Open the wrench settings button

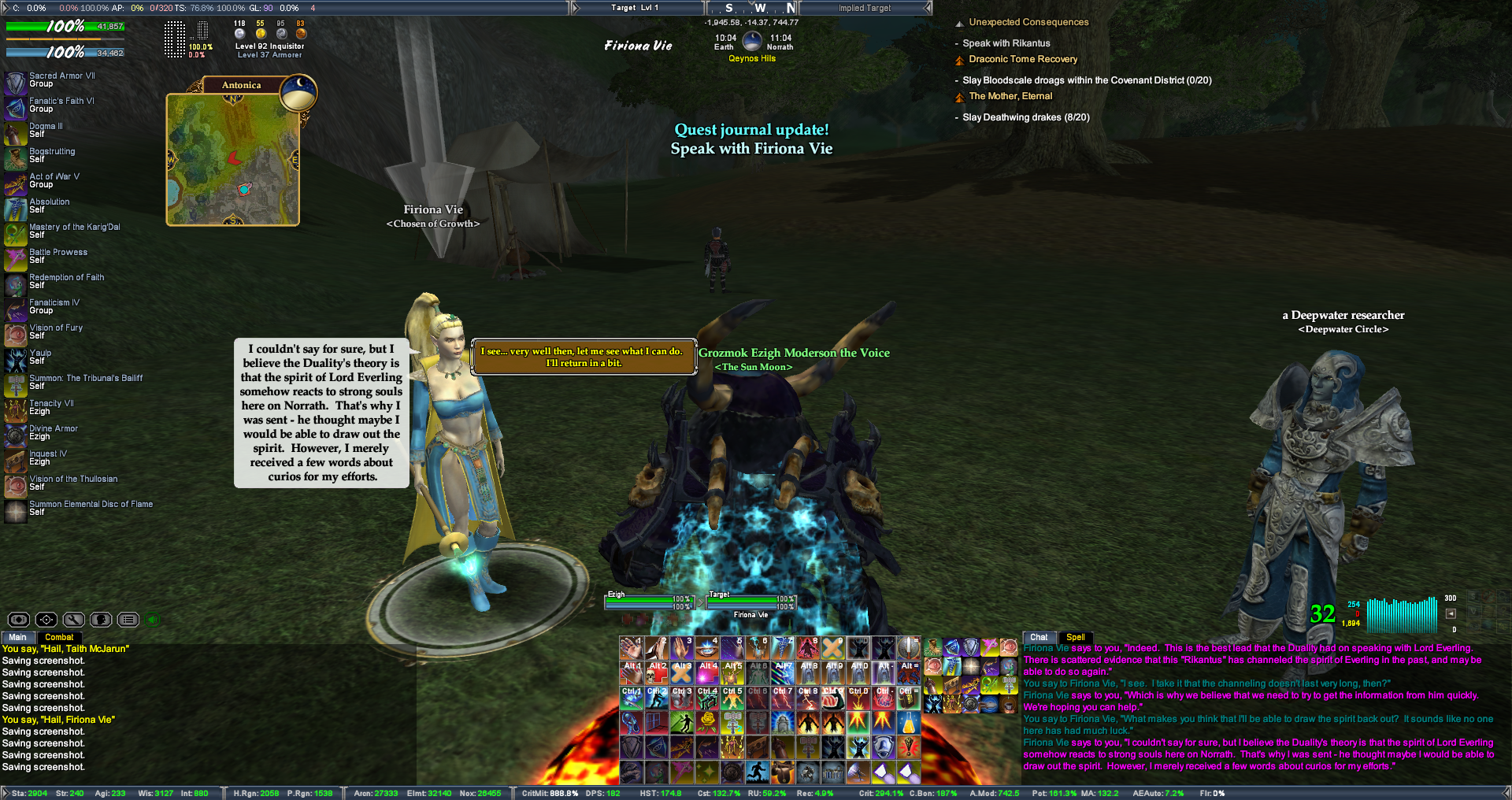coord(74,620)
